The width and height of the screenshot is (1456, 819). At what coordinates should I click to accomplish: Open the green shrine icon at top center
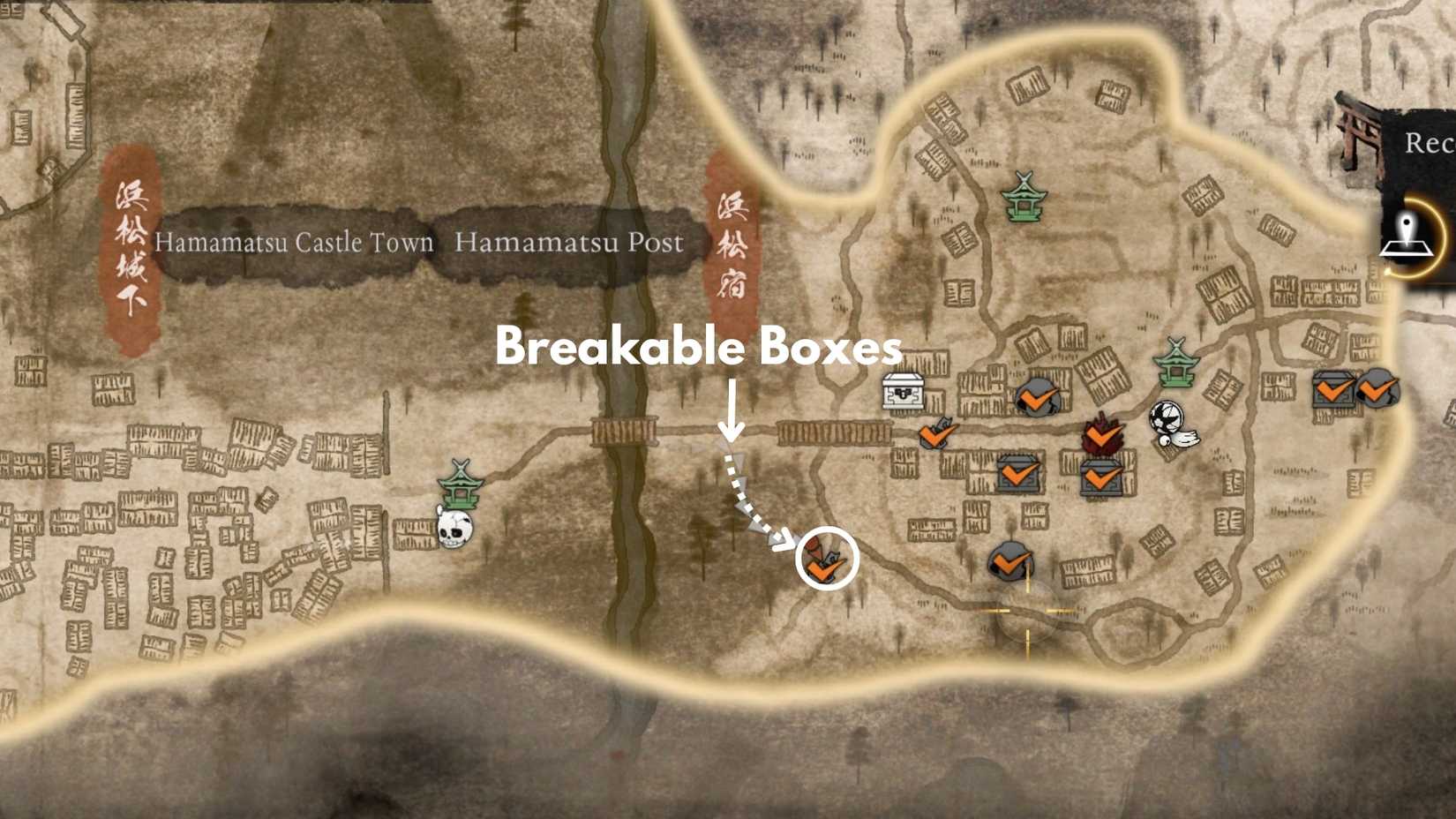1024,196
